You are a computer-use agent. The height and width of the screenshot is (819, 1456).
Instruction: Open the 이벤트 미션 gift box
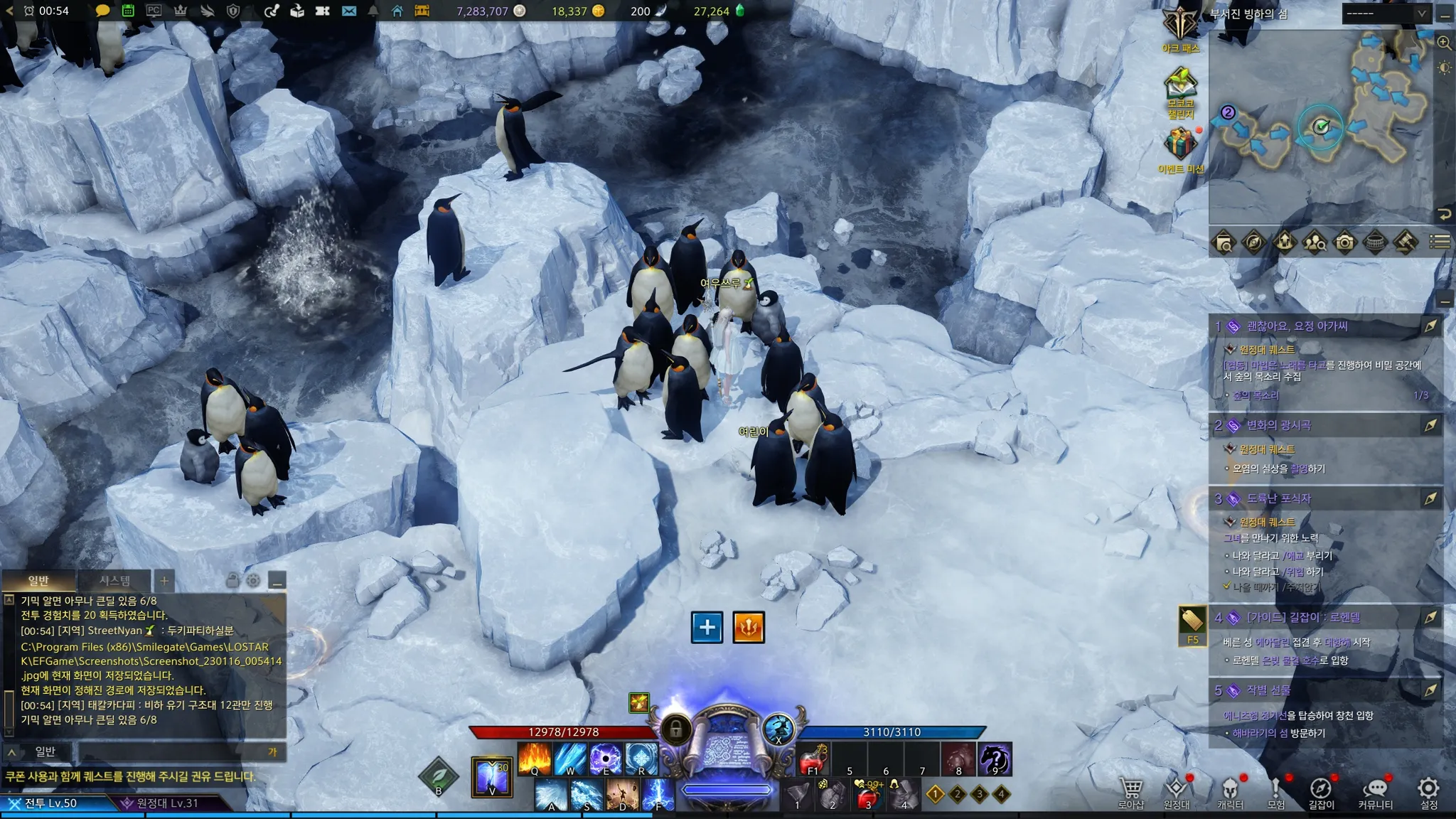1180,146
